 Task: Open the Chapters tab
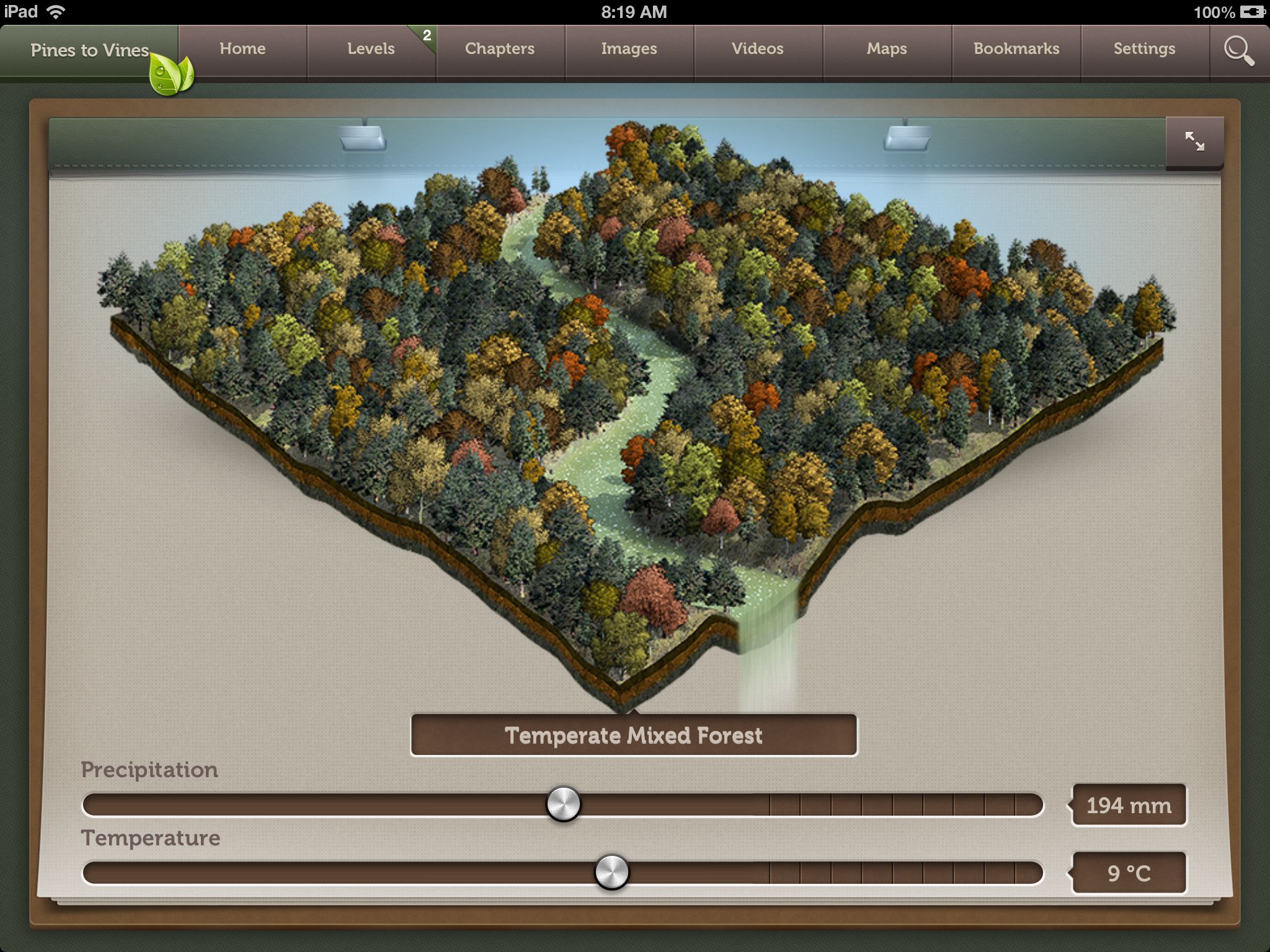(500, 49)
